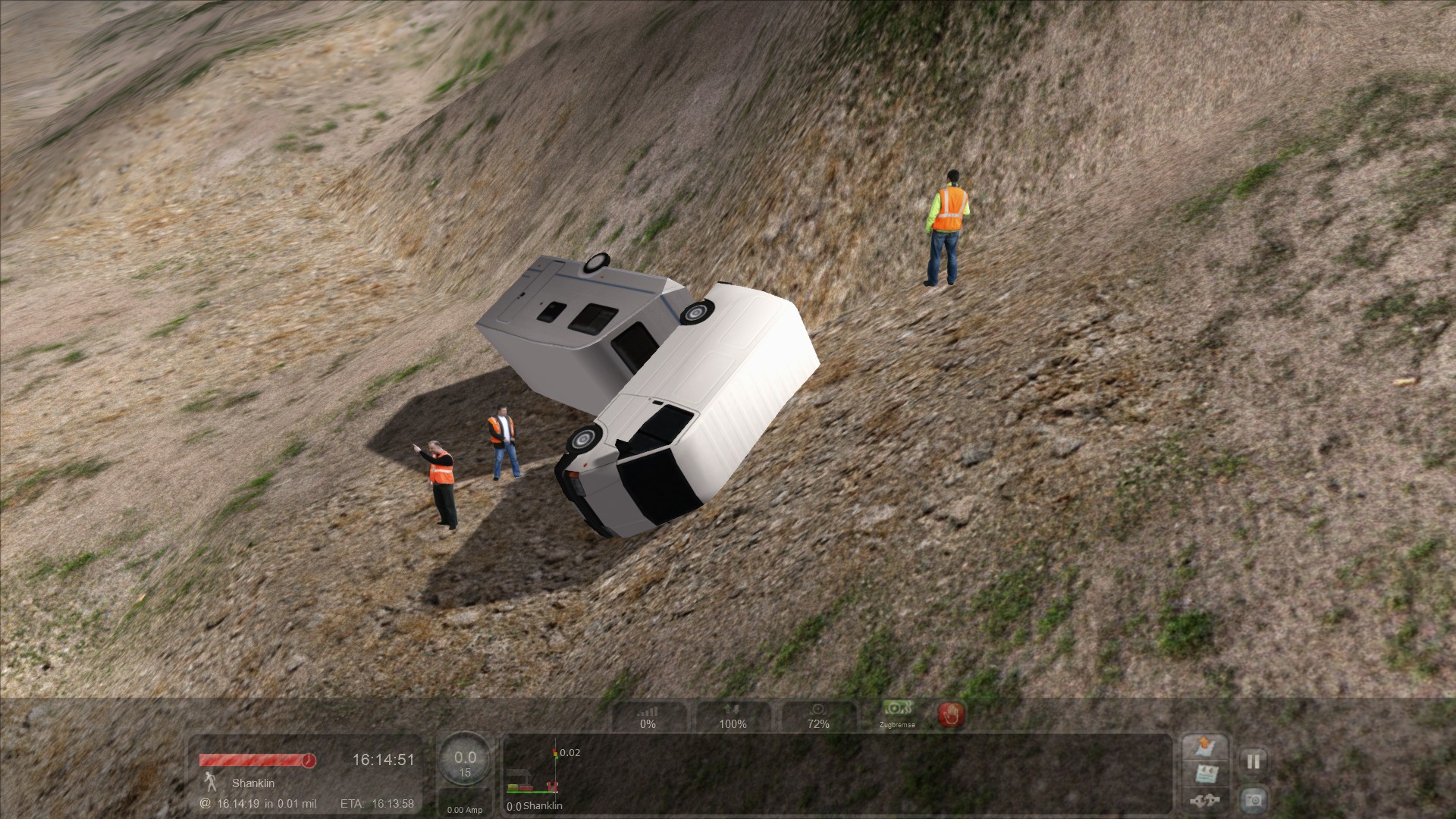The height and width of the screenshot is (819, 1456).
Task: Take a screenshot with the camera button
Action: 1253,799
